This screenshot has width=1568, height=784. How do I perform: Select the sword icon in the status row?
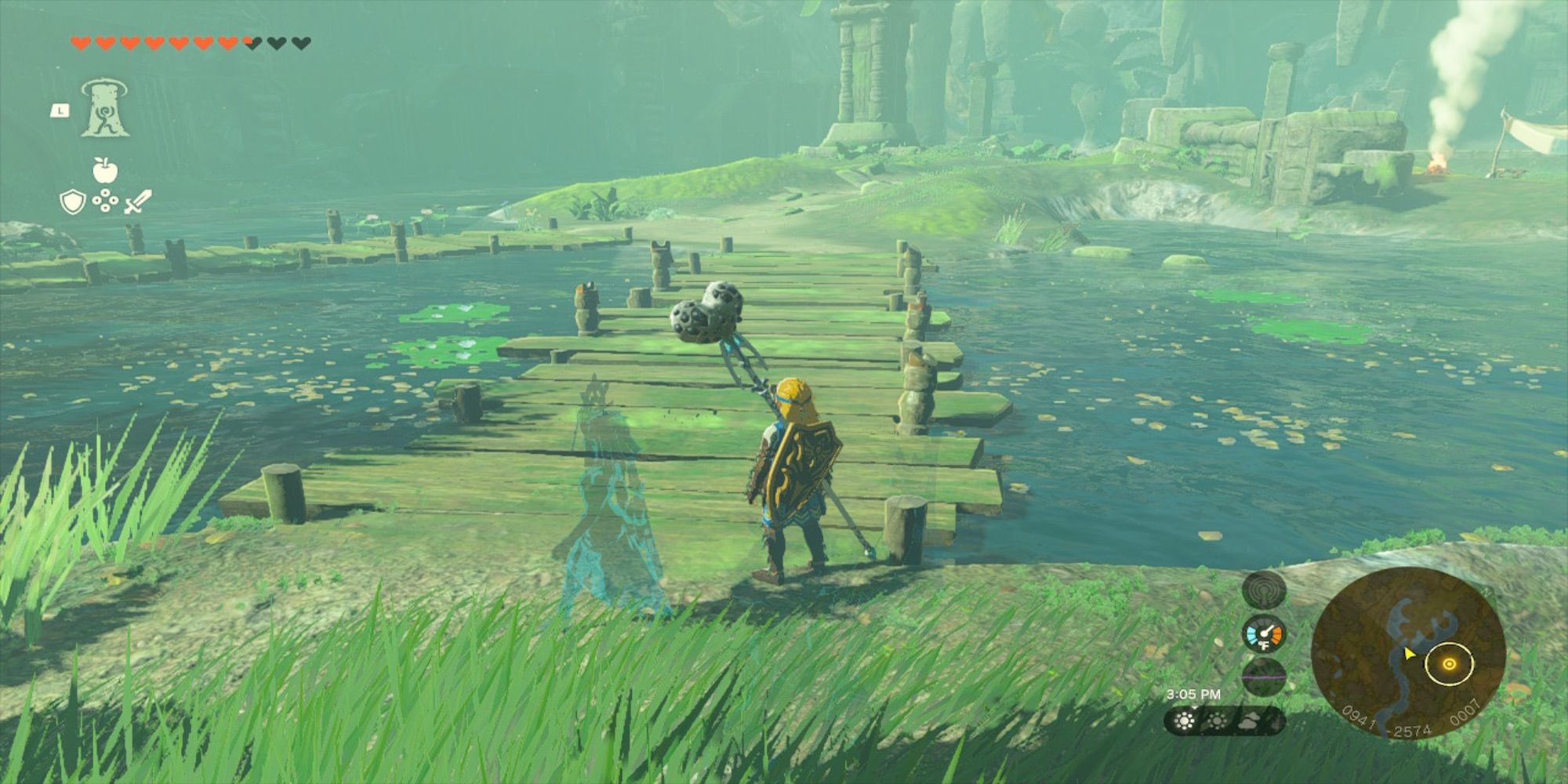point(137,201)
